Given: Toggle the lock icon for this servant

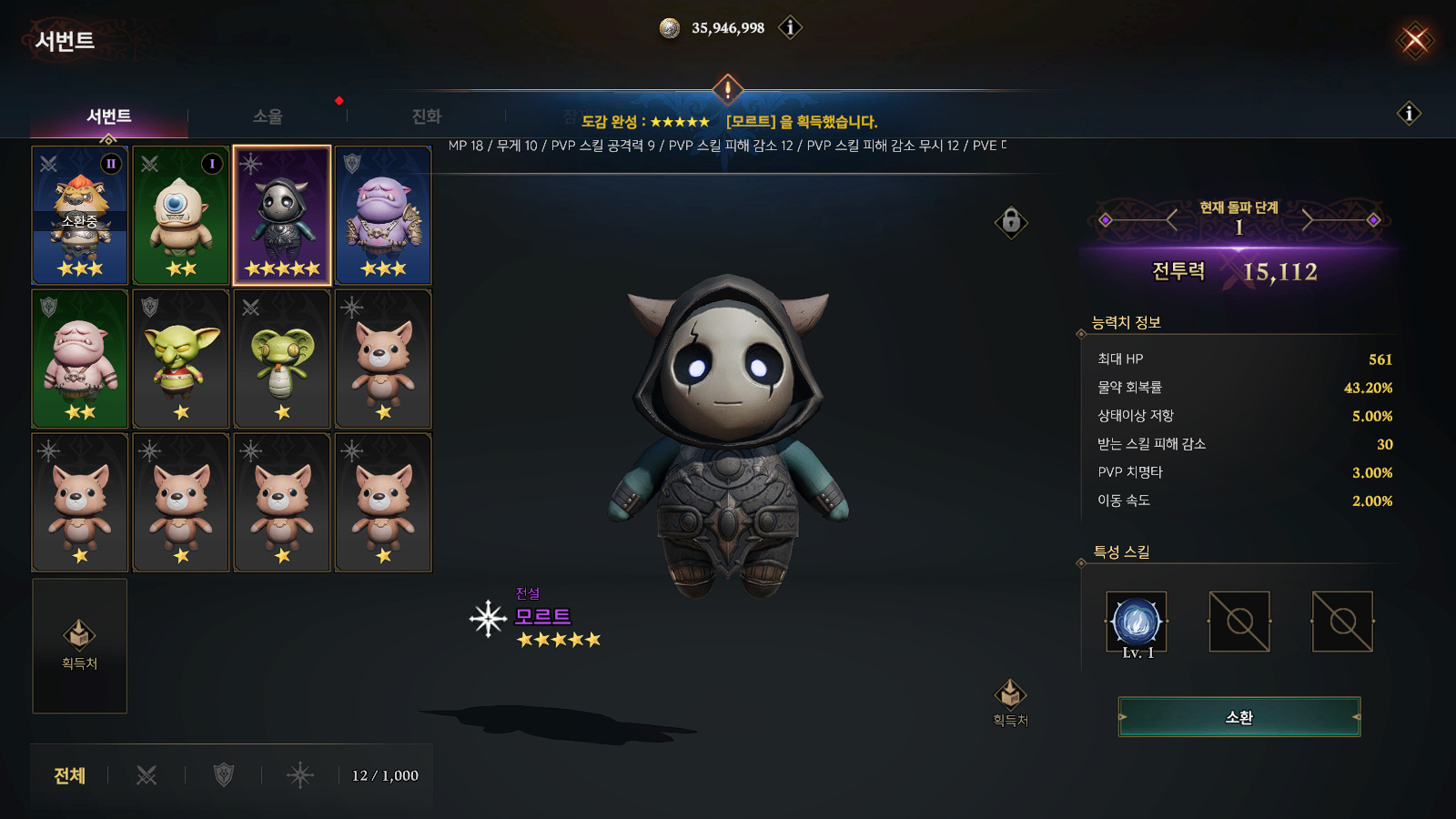Looking at the screenshot, I should [1011, 221].
